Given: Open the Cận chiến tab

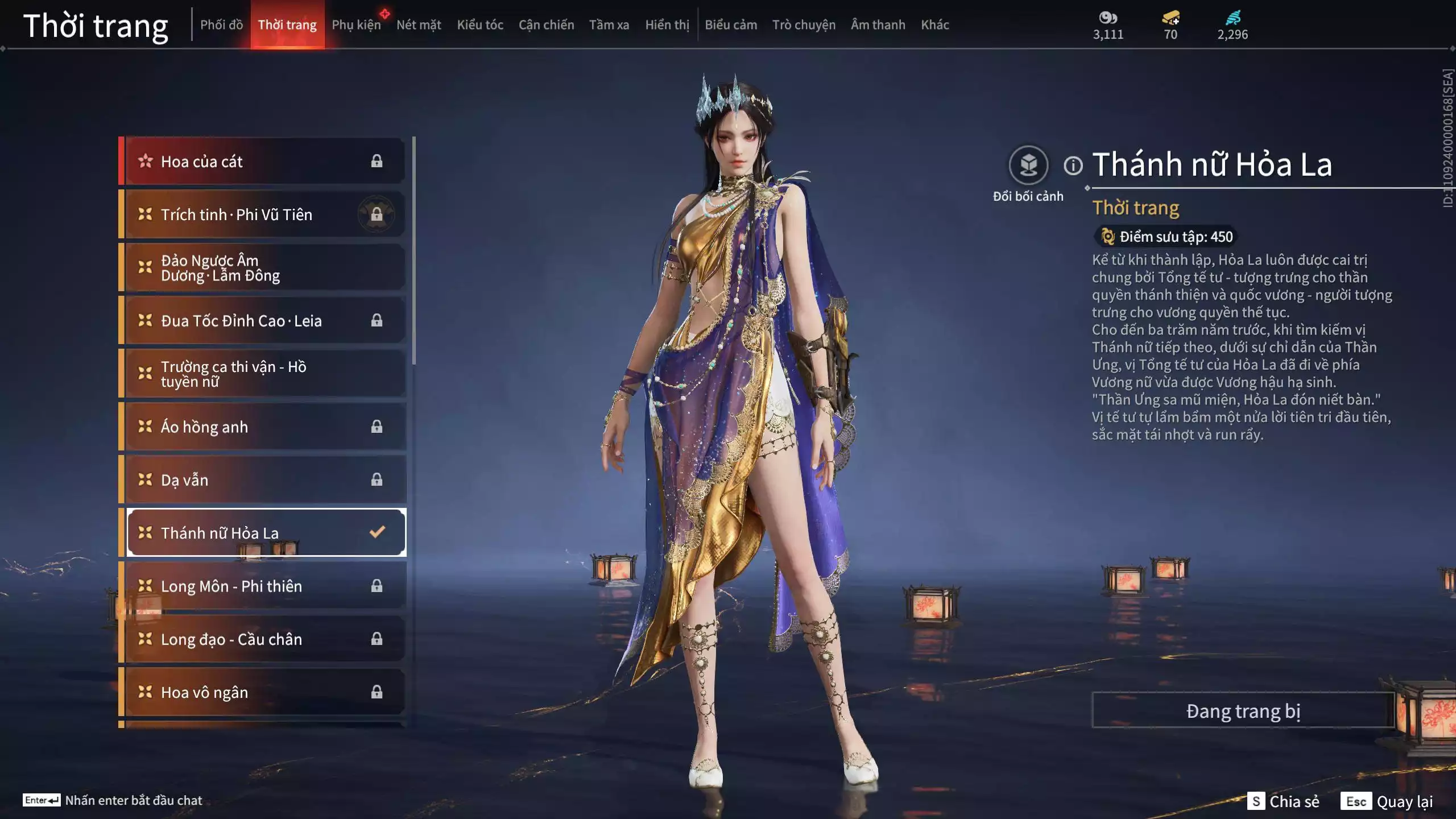Looking at the screenshot, I should 546,24.
